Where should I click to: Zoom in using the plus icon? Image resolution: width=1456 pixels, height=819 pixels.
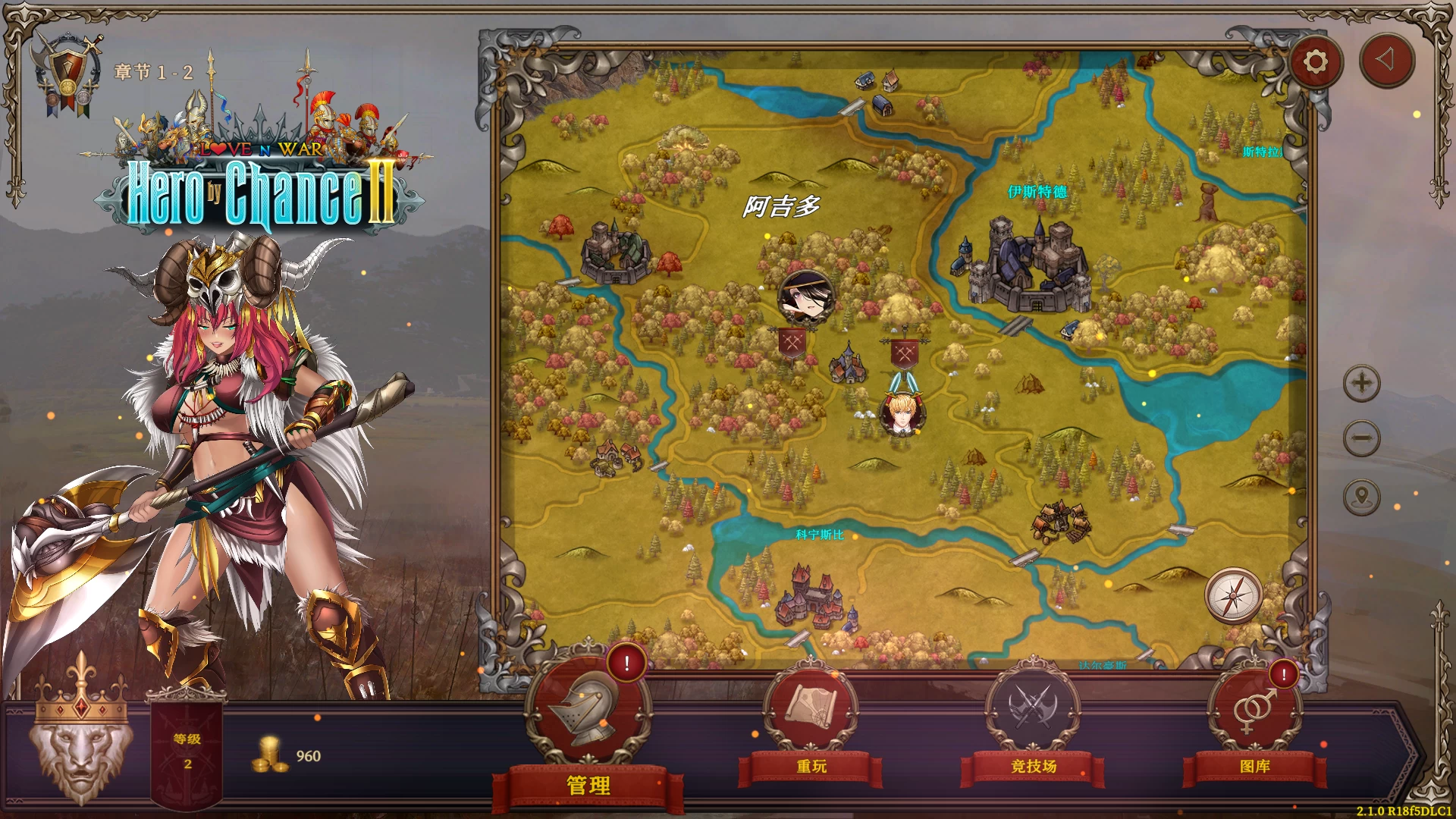1361,384
